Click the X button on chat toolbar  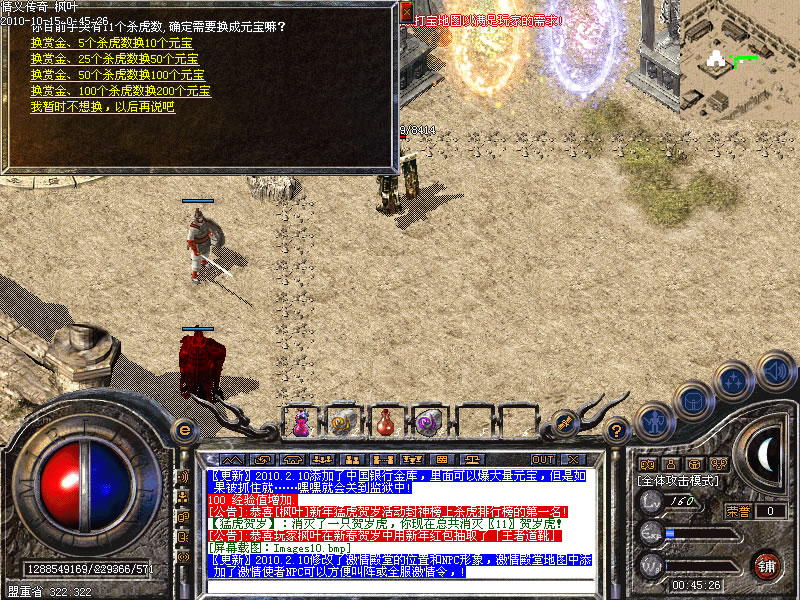pyautogui.click(x=574, y=460)
